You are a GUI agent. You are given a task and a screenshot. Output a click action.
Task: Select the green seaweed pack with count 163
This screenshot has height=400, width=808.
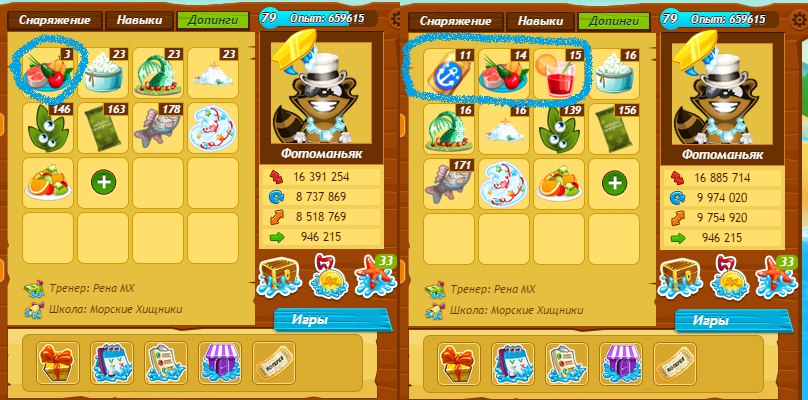tap(103, 127)
